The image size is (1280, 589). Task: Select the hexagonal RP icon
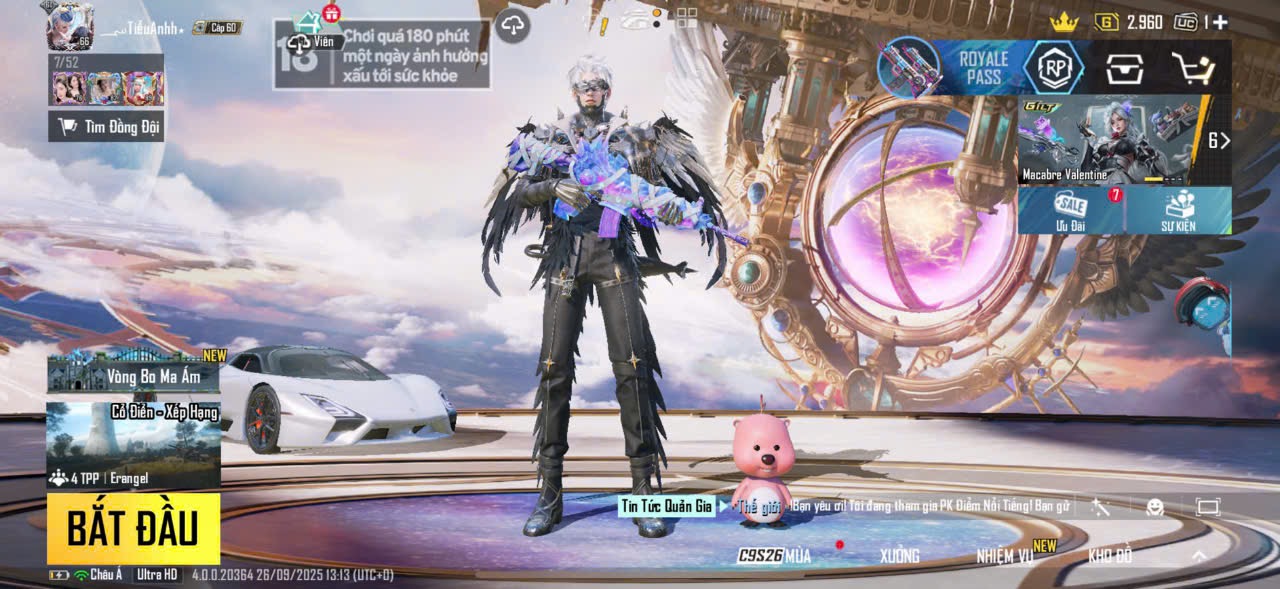(1054, 68)
